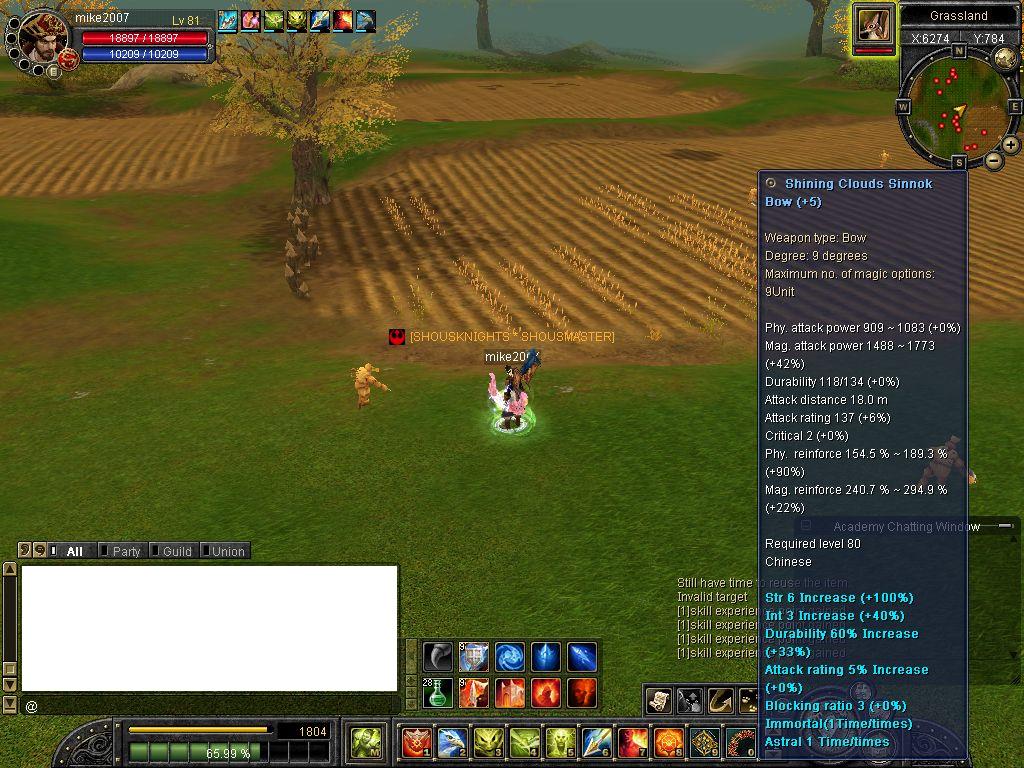The height and width of the screenshot is (768, 1024).
Task: Use the green potion with 28 count
Action: (437, 692)
